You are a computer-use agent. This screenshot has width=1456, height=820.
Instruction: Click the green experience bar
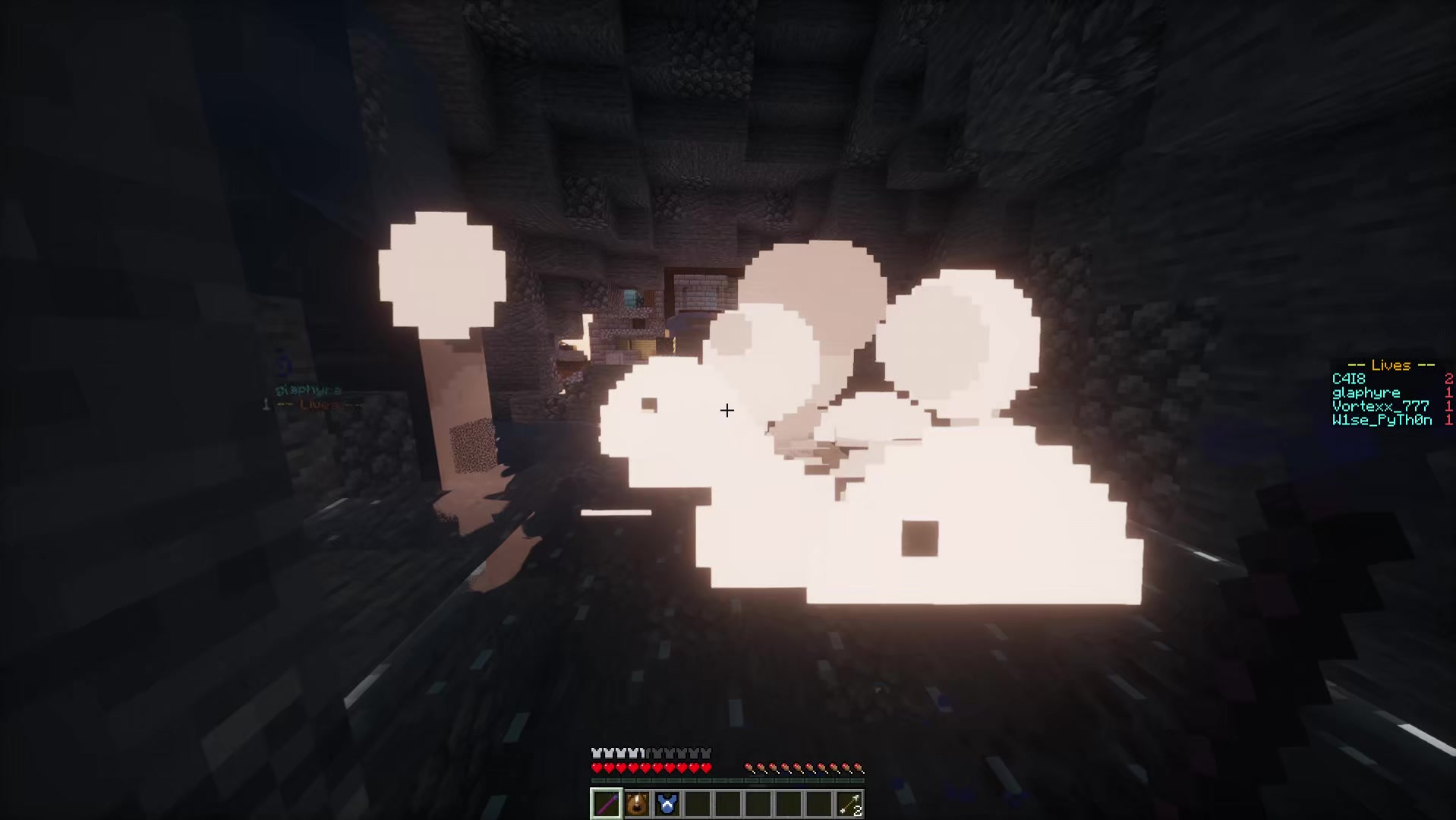pyautogui.click(x=727, y=780)
